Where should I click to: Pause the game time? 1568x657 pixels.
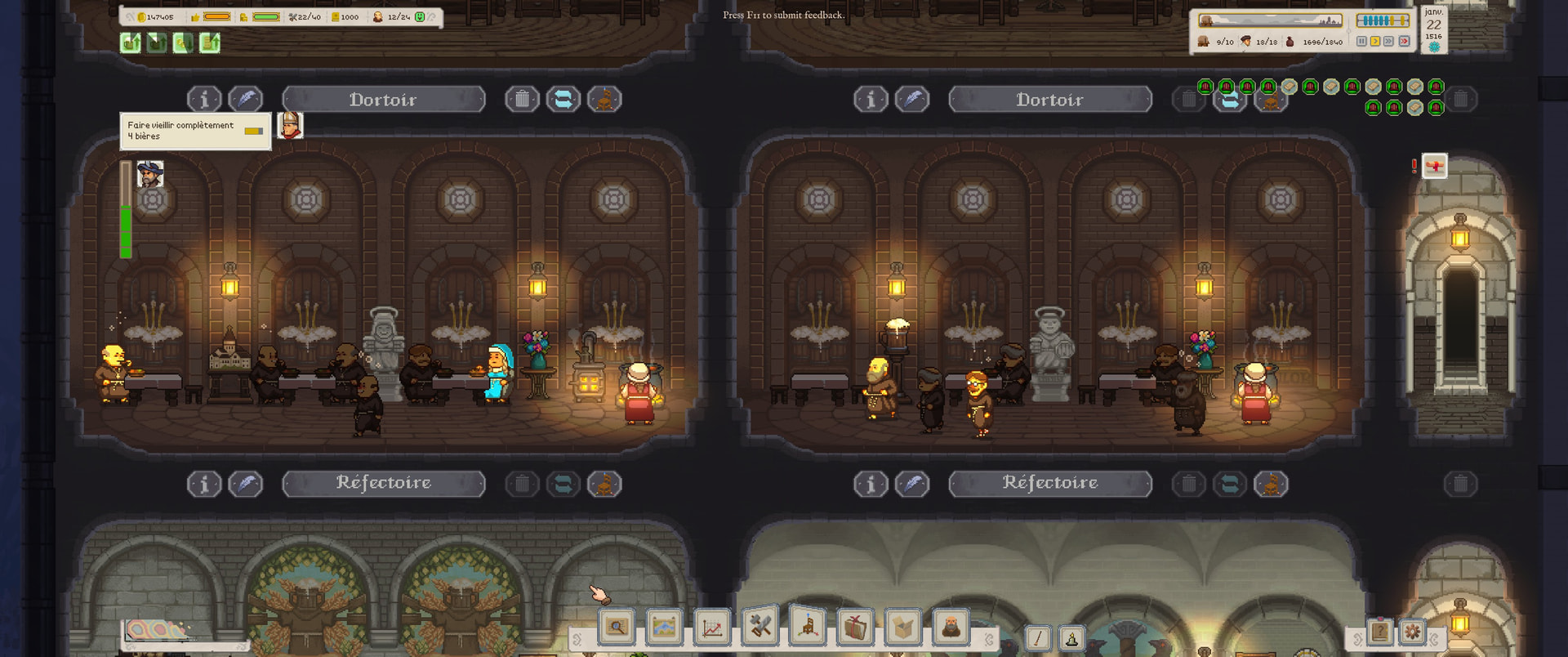point(1361,41)
